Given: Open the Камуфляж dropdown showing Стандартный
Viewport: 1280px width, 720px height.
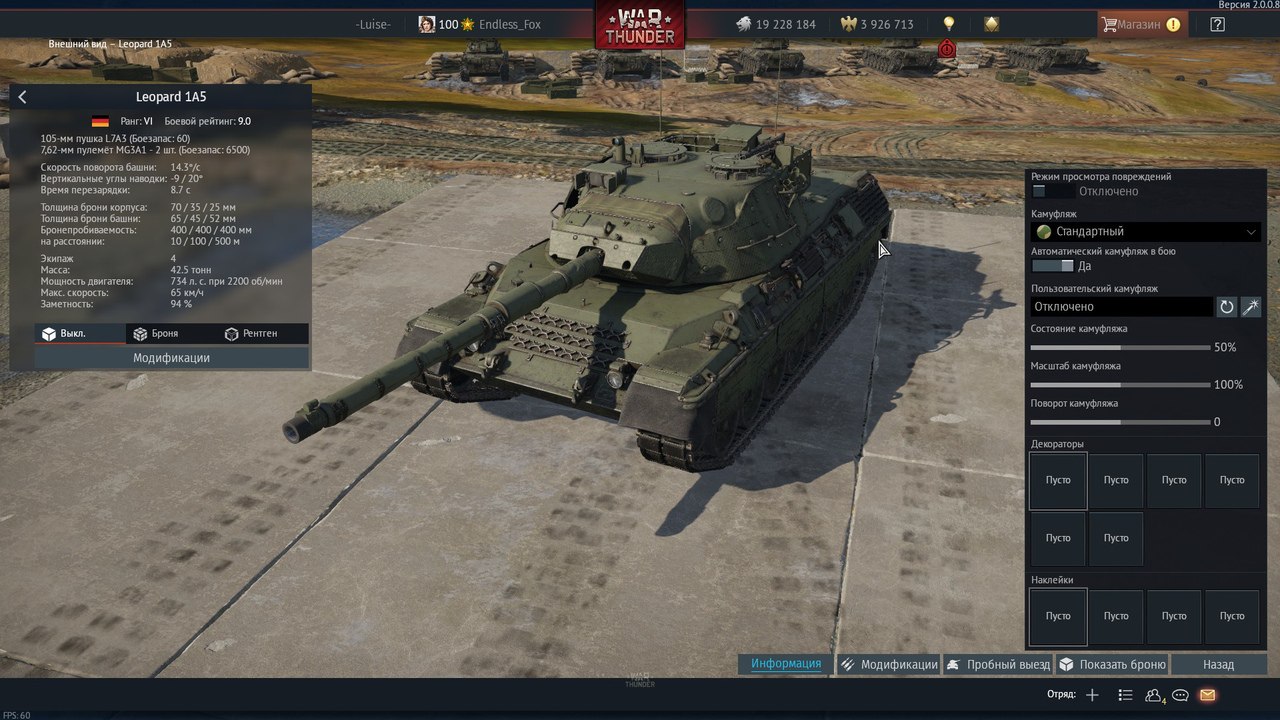Looking at the screenshot, I should 1145,231.
